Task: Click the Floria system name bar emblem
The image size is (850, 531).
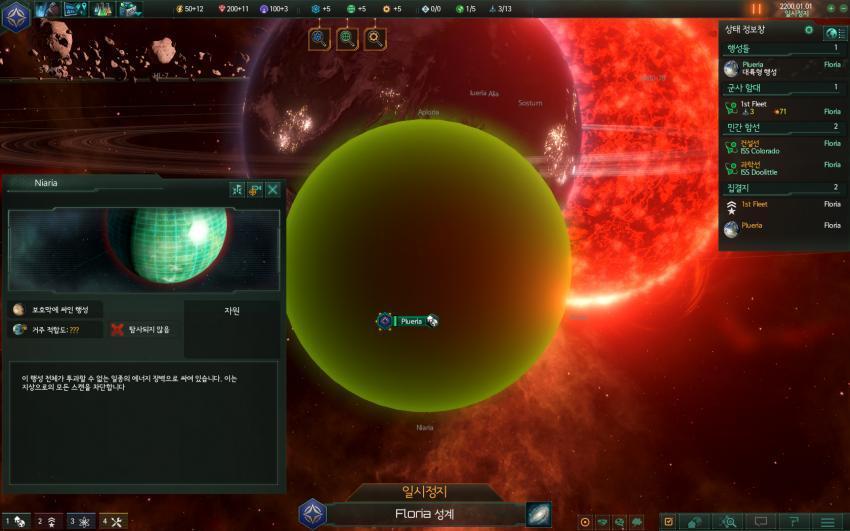Action: coord(313,514)
